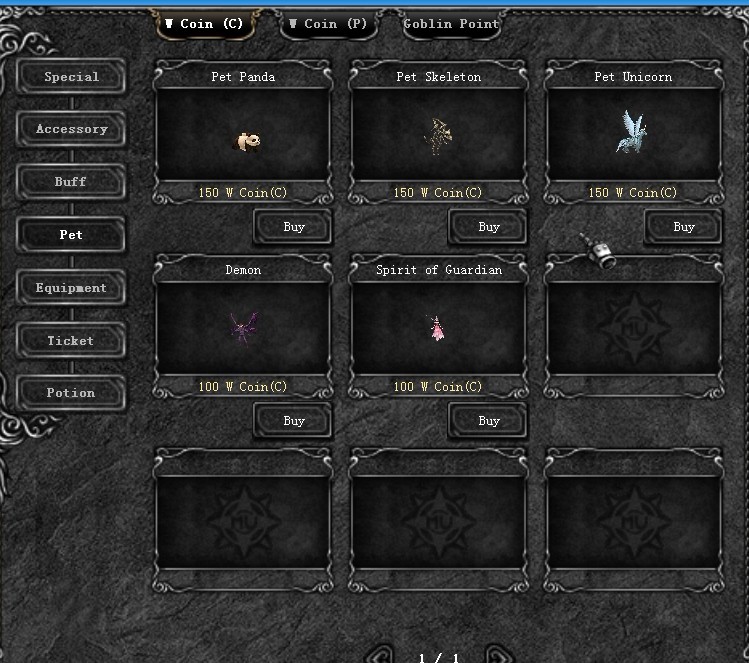749x663 pixels.
Task: Open the Special shop category
Action: (x=71, y=77)
